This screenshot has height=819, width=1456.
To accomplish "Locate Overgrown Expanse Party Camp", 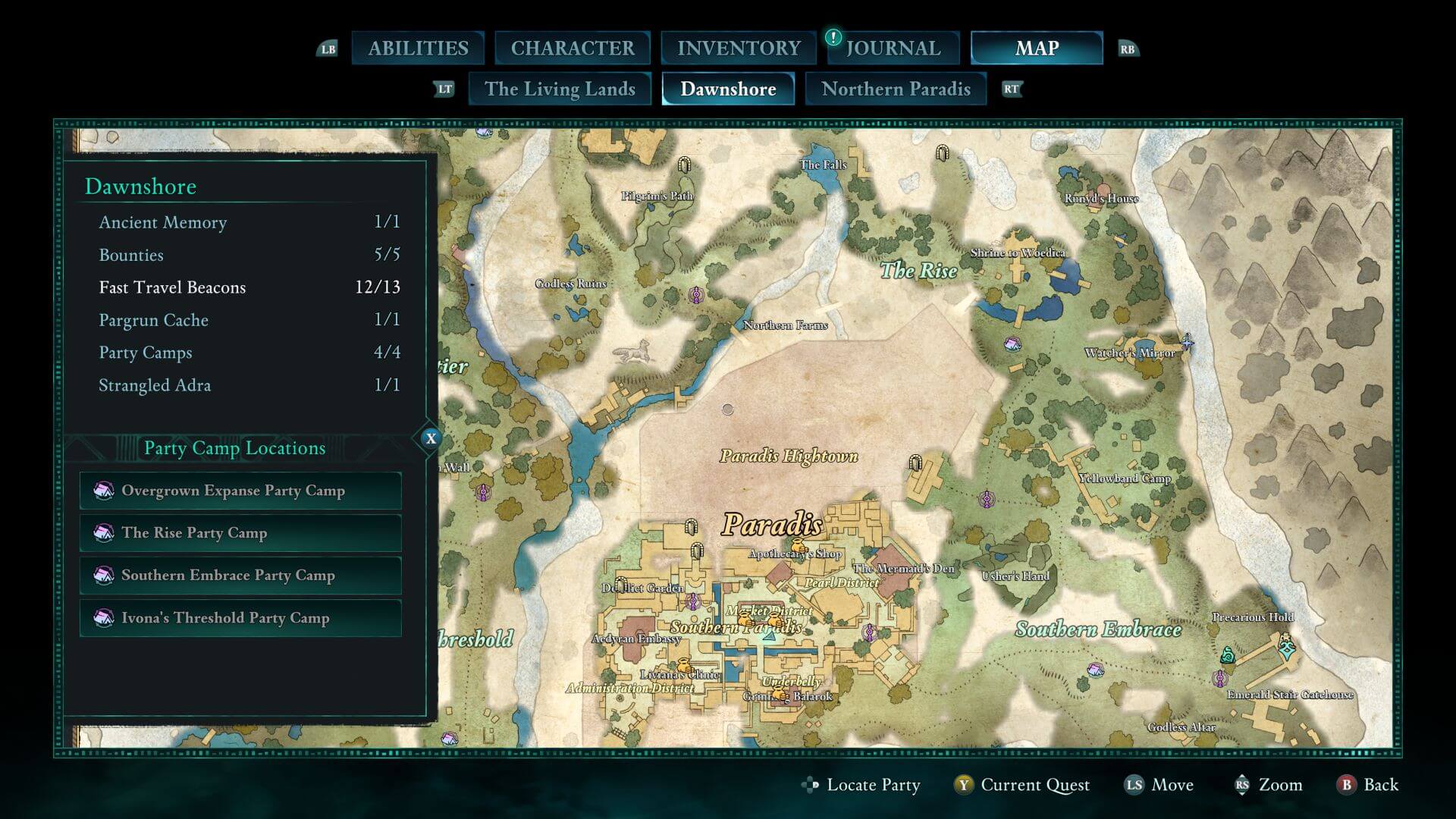I will [x=240, y=491].
